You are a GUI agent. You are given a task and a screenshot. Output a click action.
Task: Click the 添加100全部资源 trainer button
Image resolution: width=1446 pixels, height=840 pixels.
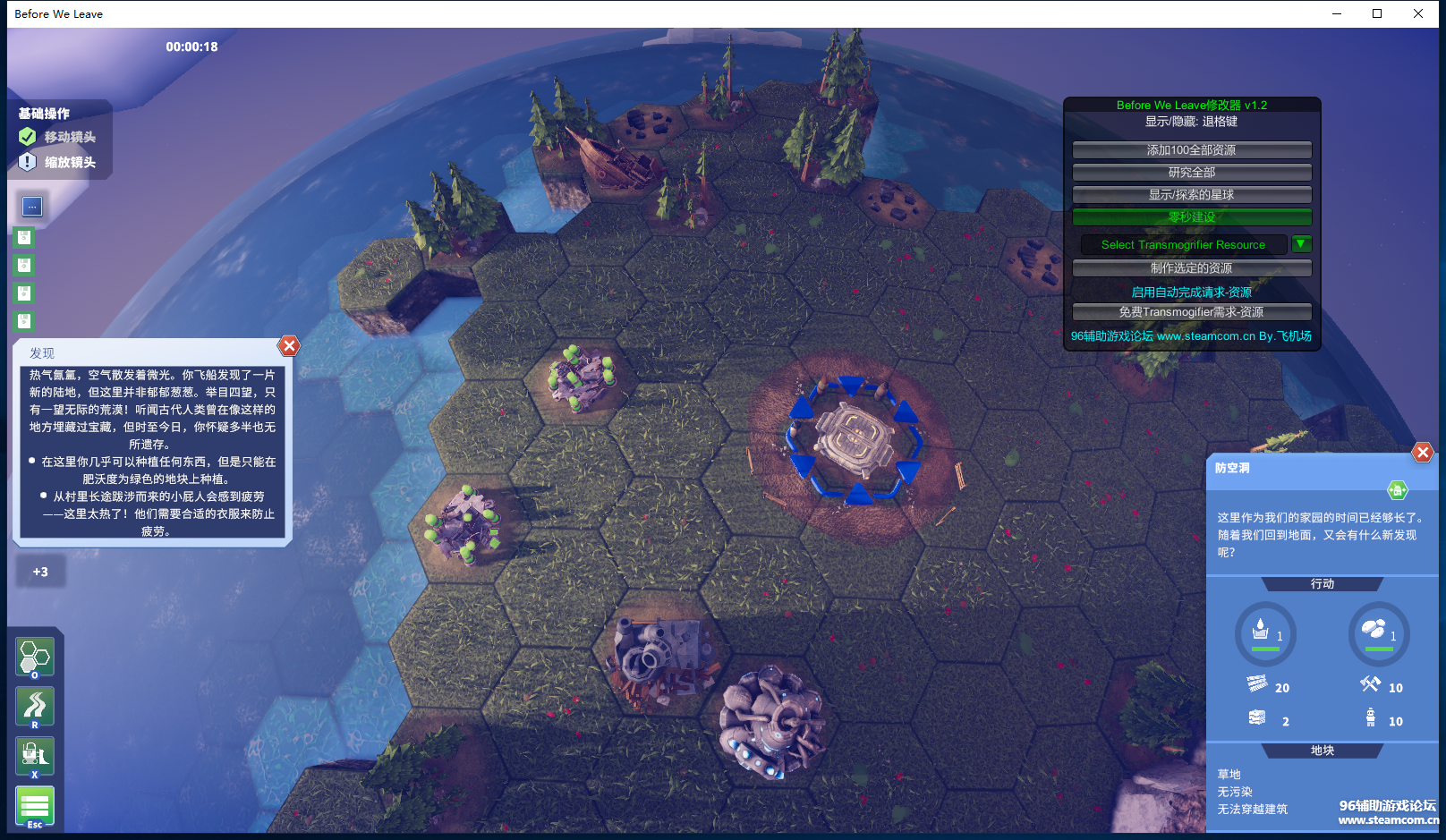[x=1191, y=150]
